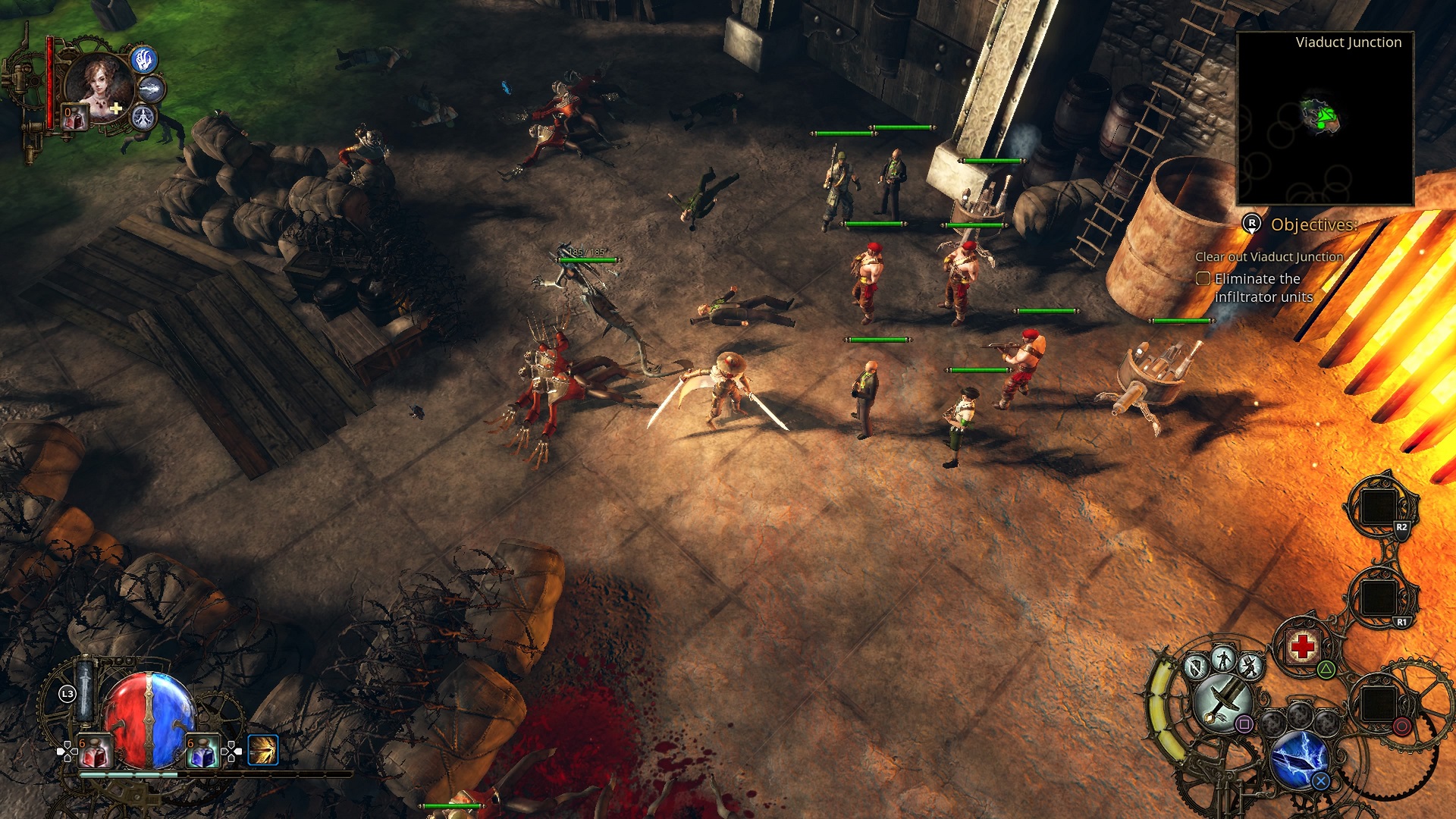Activate the sword melee attack skill

click(1222, 701)
